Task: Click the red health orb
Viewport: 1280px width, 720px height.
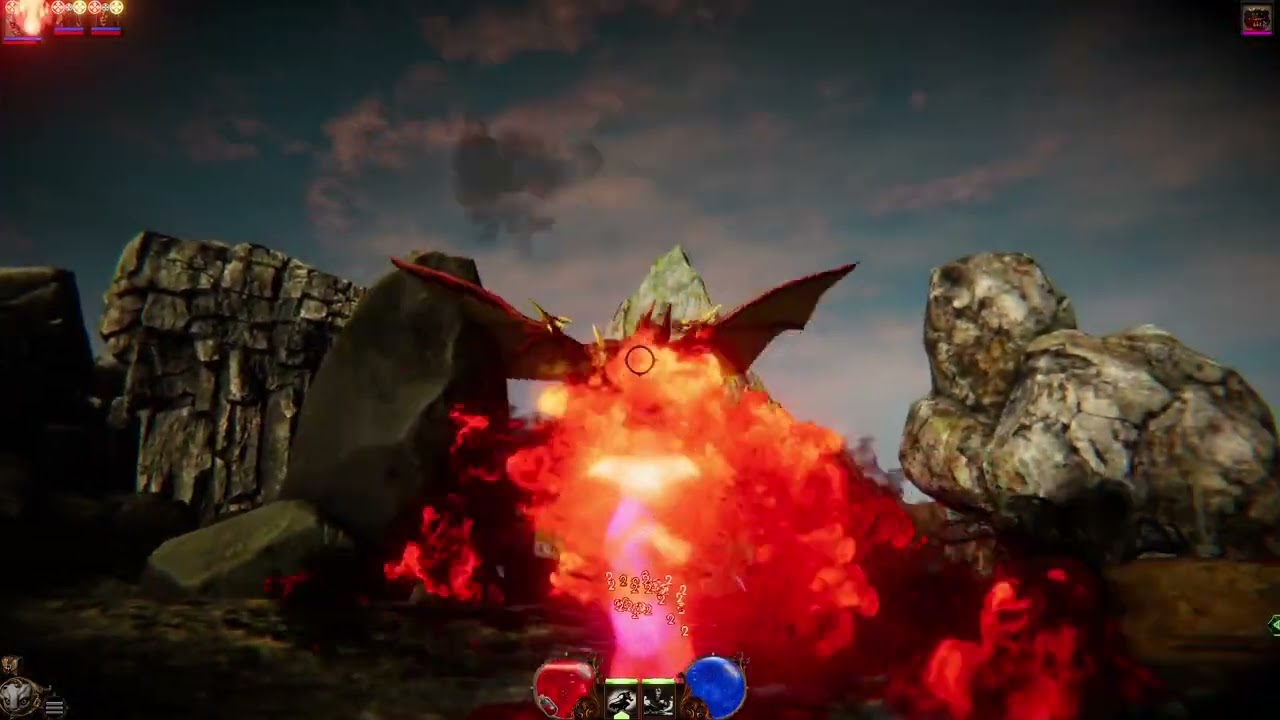Action: (563, 684)
